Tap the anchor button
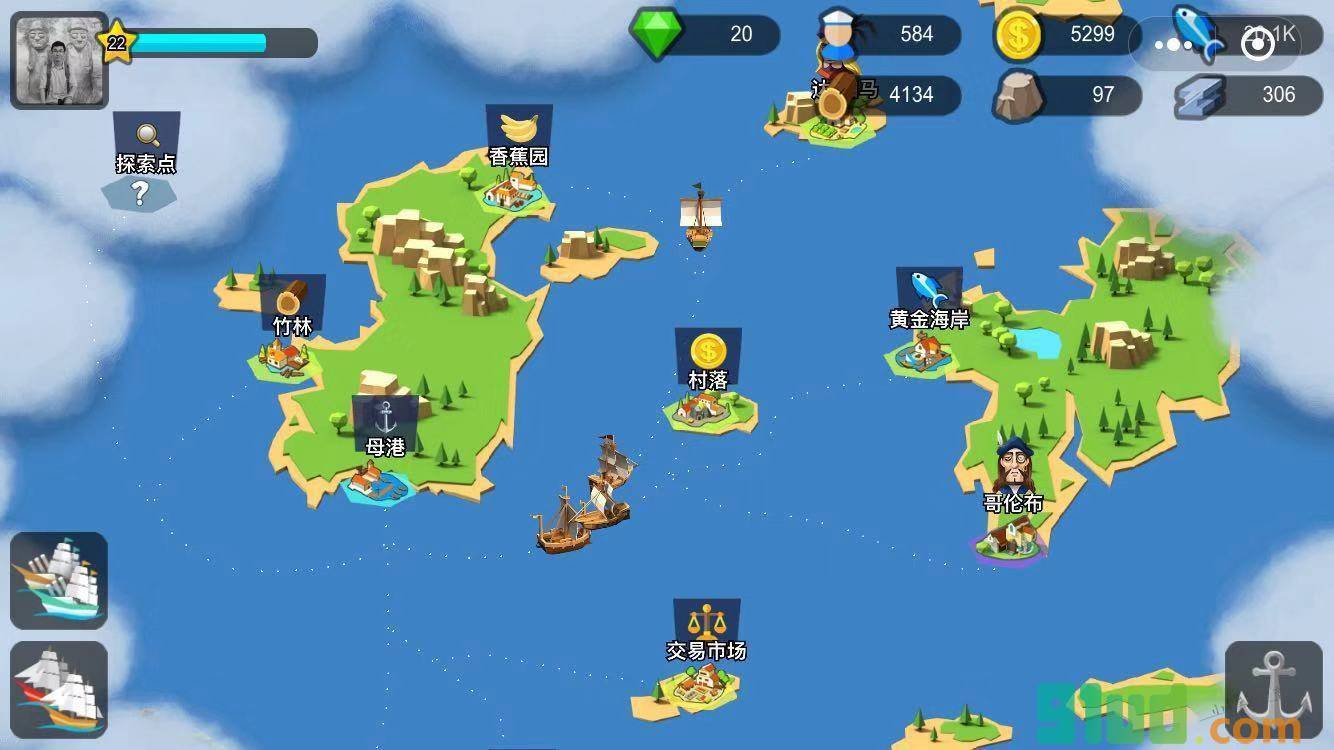Viewport: 1334px width, 750px height. pos(1273,690)
